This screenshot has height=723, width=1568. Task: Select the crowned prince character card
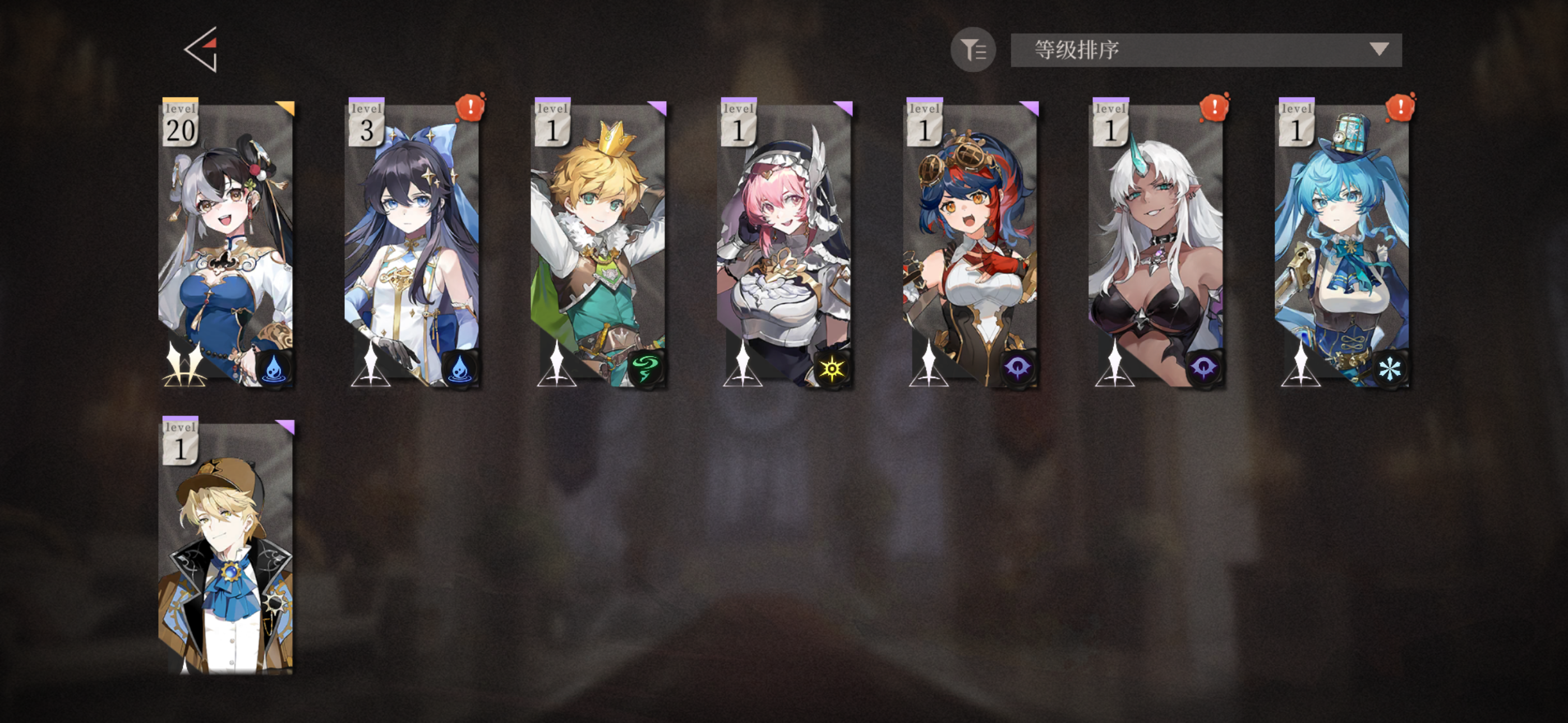pyautogui.click(x=599, y=249)
